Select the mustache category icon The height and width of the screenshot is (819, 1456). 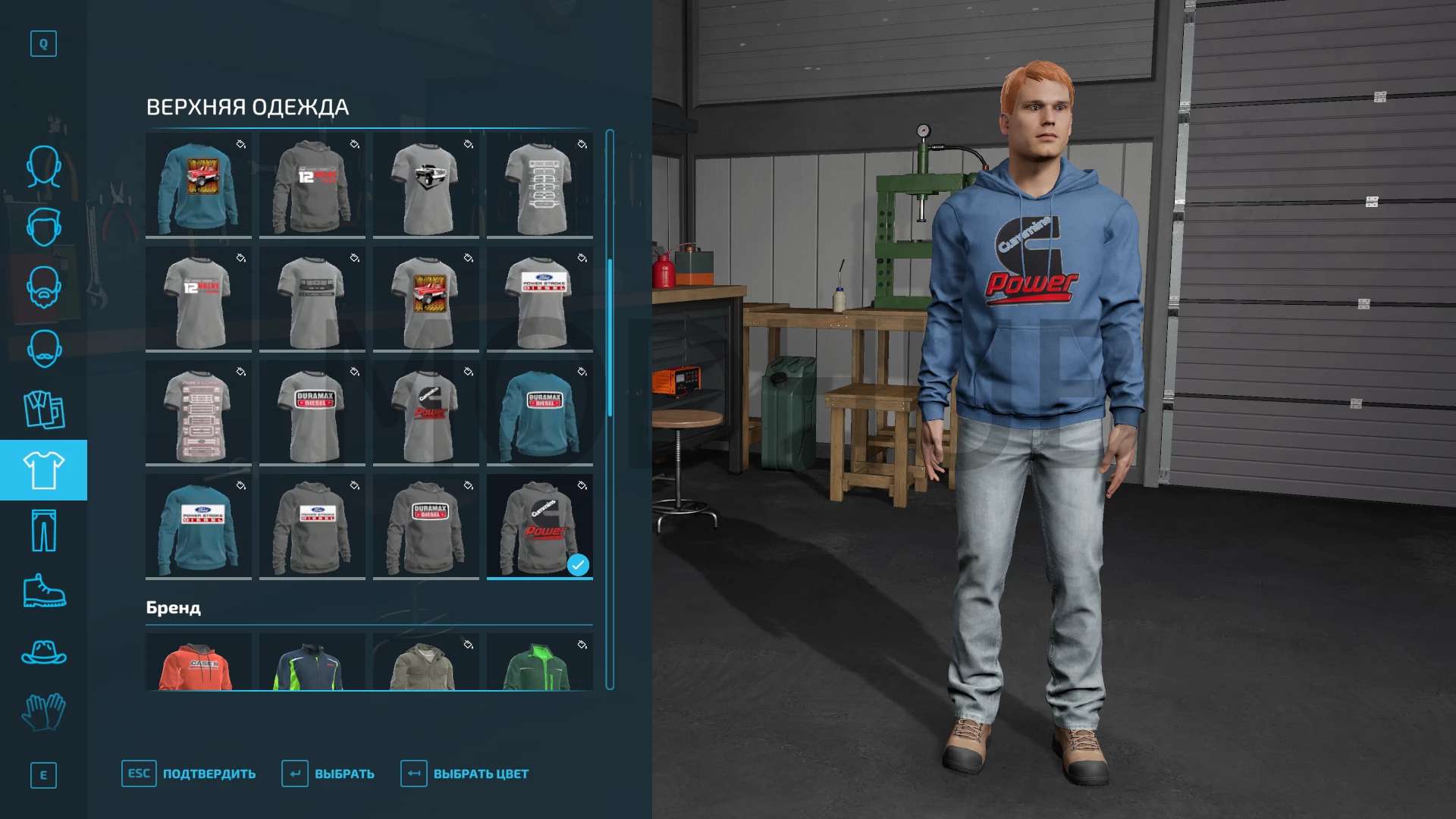[x=43, y=349]
